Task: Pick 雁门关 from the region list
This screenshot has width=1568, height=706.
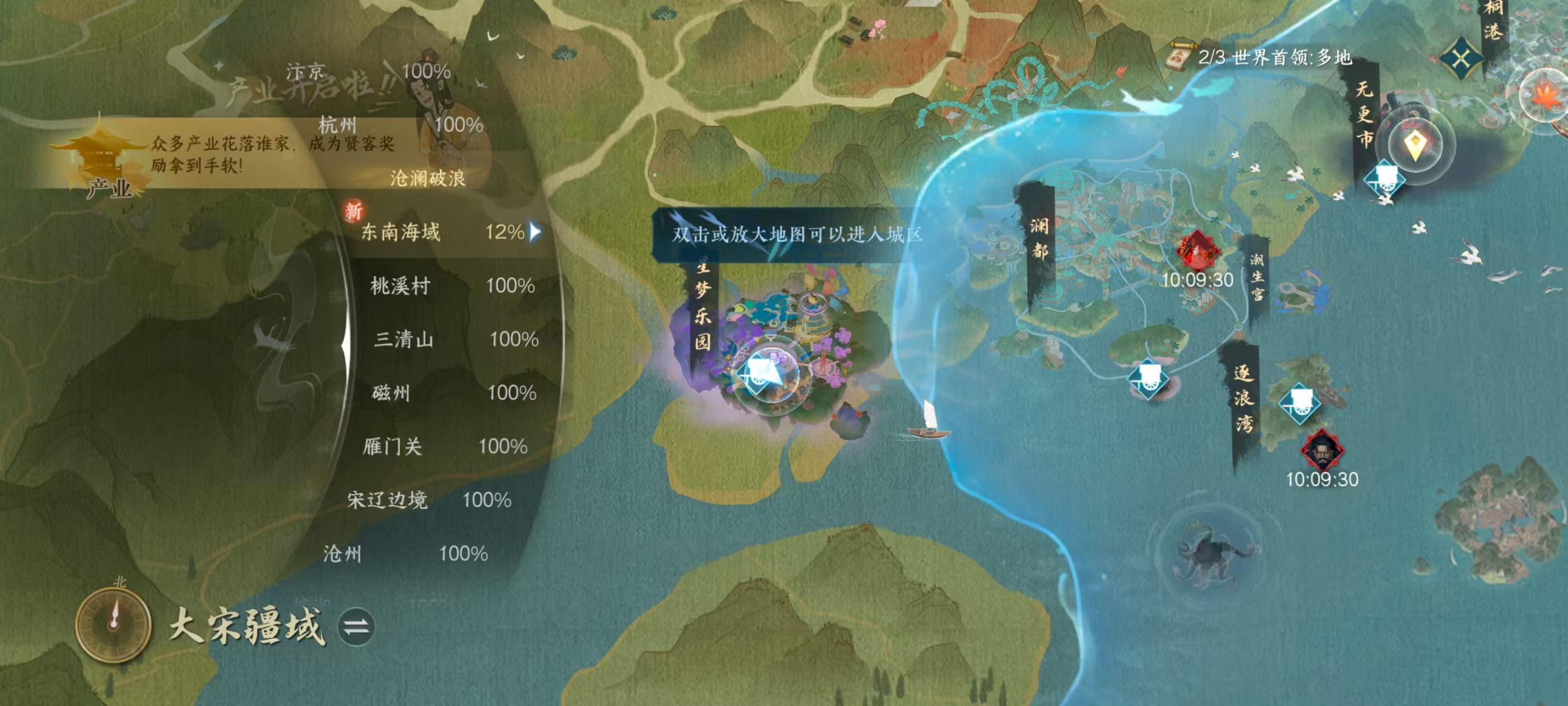Action: click(x=392, y=447)
